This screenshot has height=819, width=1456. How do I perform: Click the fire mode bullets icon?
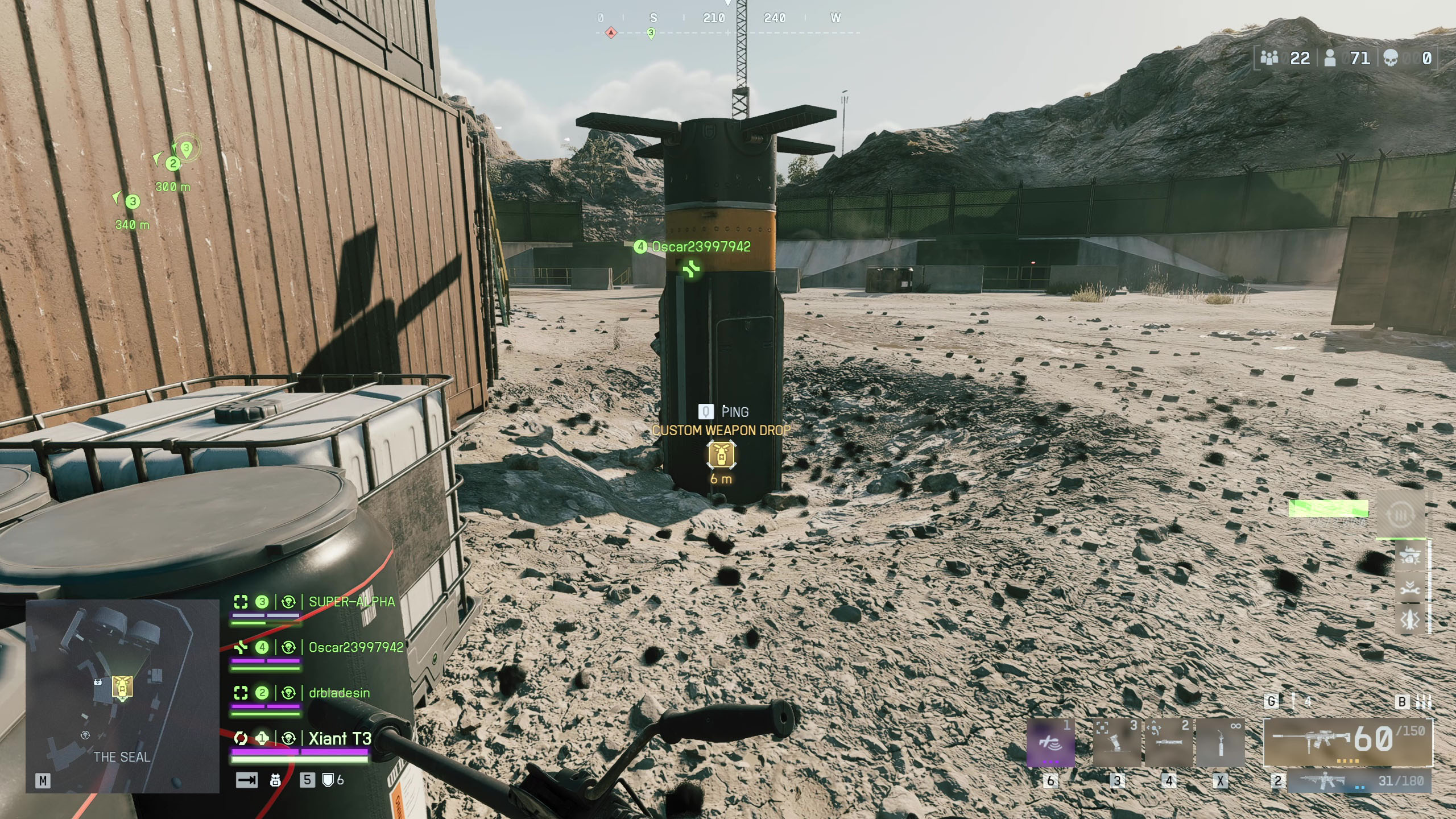pos(1424,701)
